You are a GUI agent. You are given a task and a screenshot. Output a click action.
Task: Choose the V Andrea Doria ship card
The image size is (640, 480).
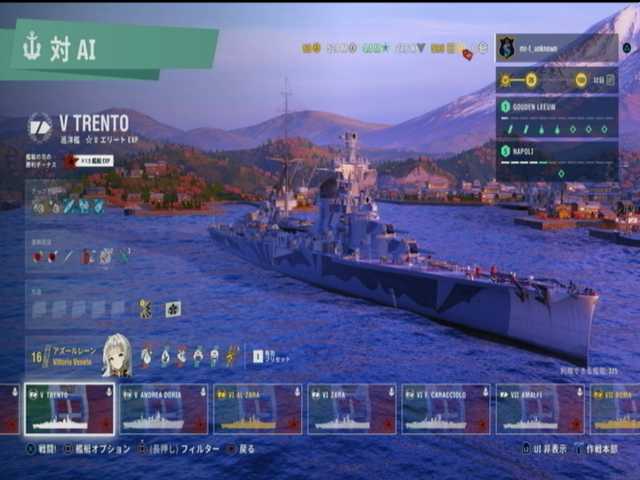pos(164,409)
